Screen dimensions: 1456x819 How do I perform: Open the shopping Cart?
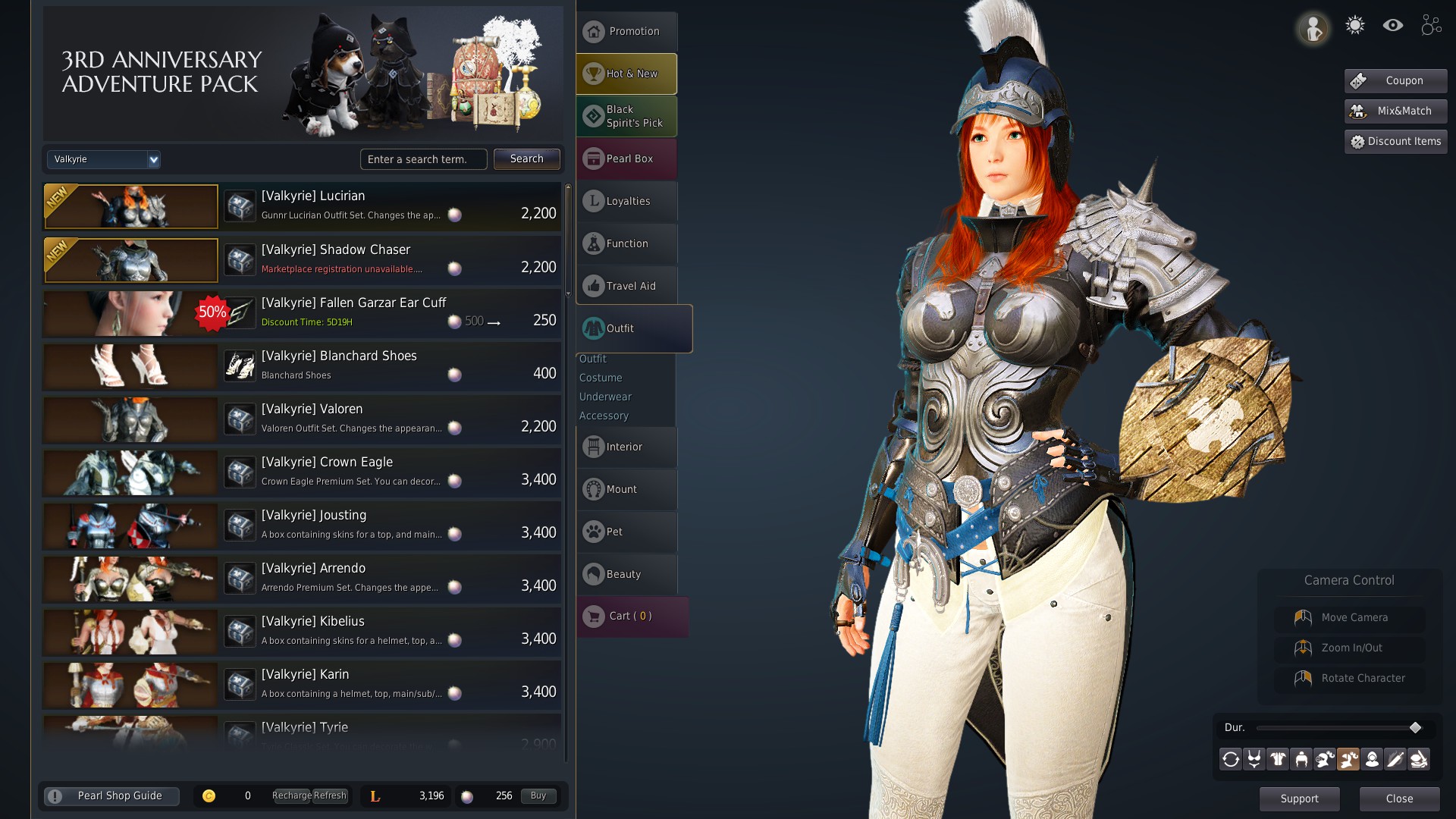(631, 617)
